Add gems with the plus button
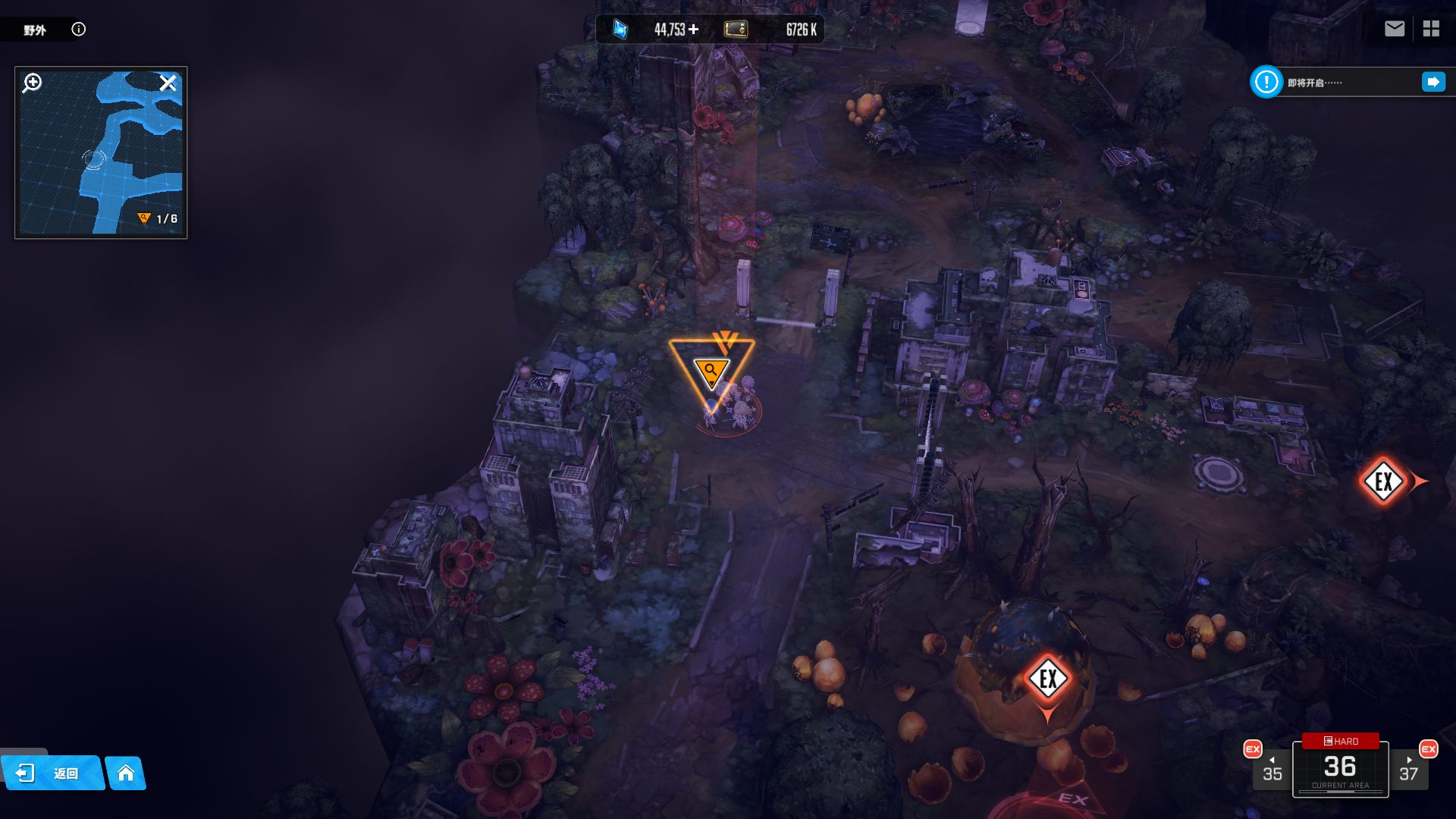 tap(694, 30)
